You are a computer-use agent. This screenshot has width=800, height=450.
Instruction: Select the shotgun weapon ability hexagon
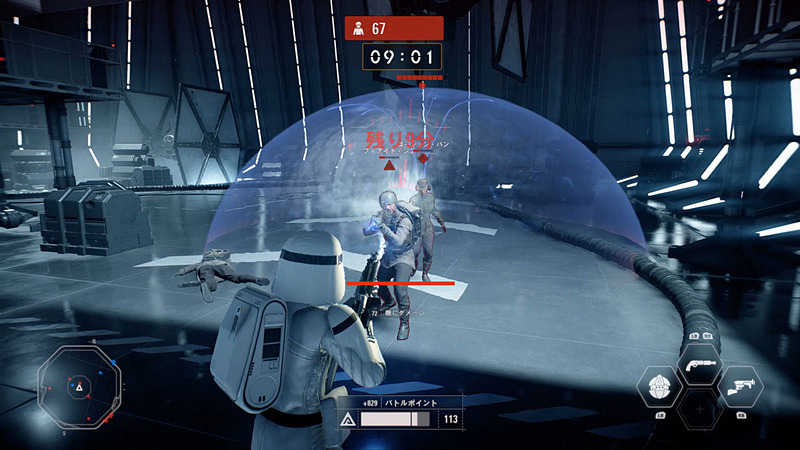699,364
